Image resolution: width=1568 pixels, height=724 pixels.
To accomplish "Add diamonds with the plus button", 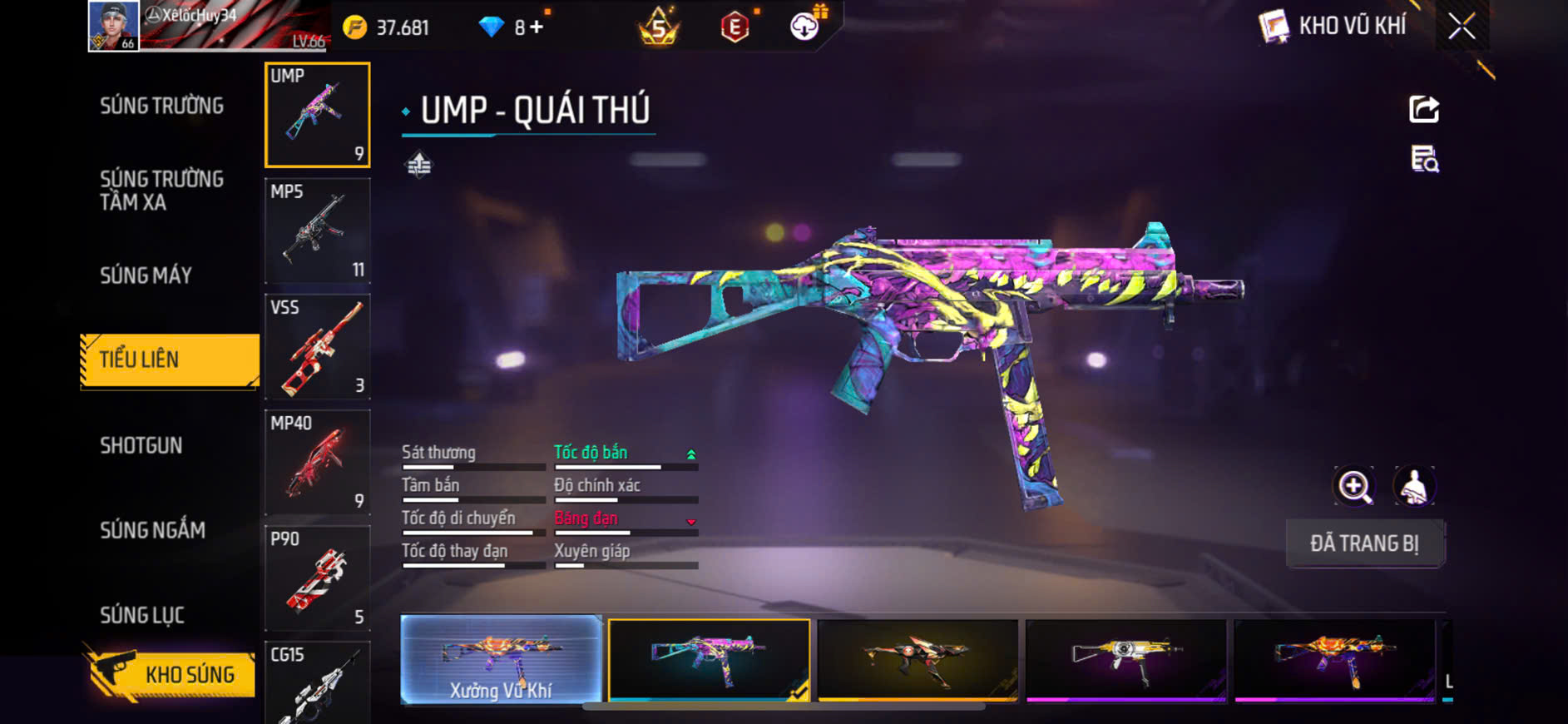I will pos(537,27).
